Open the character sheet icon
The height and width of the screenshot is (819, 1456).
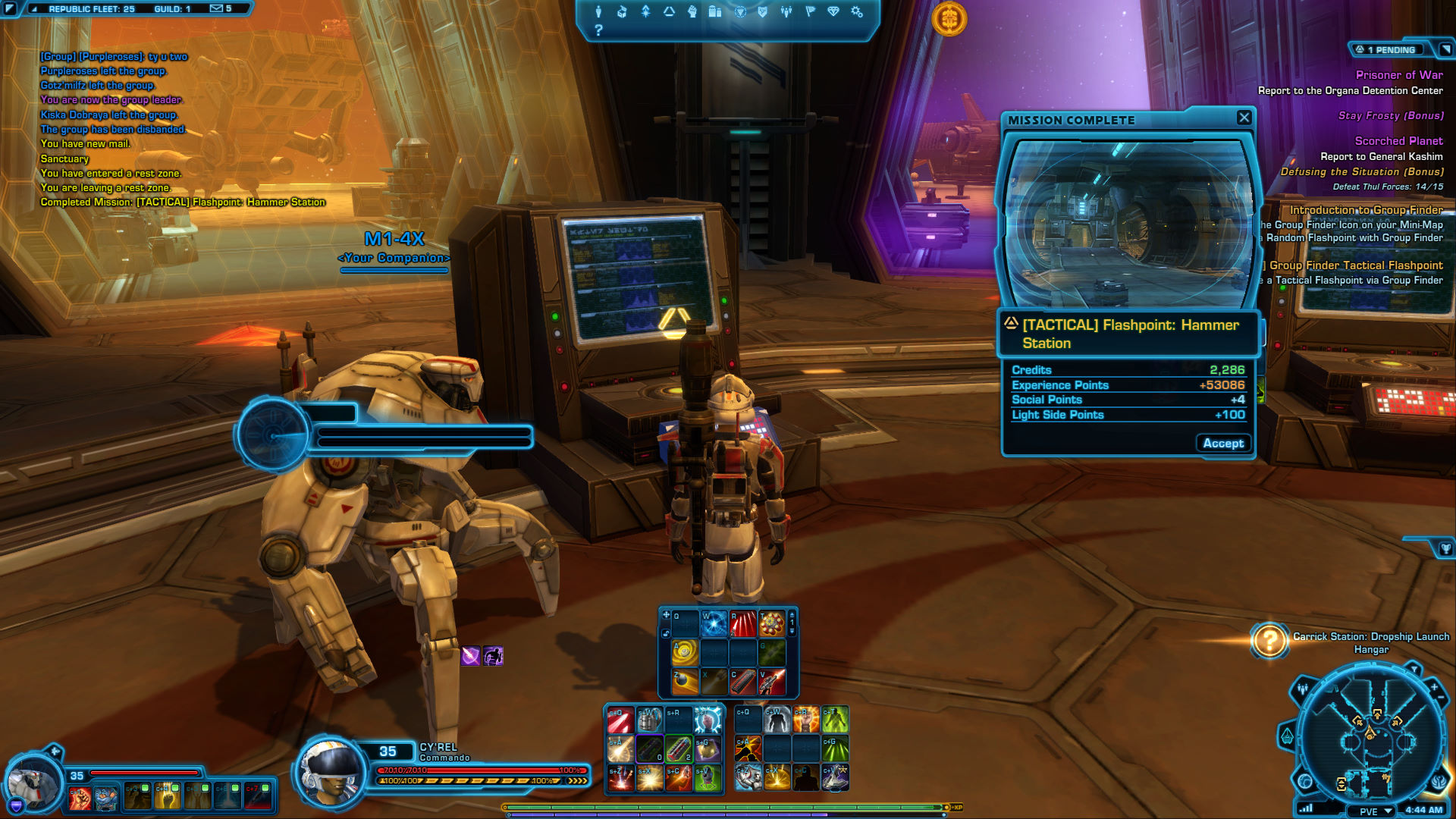click(x=598, y=11)
